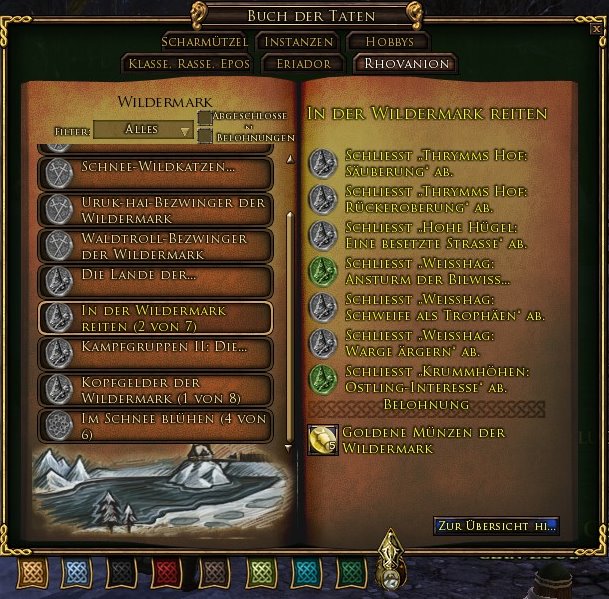609x599 pixels.
Task: Switch to Klasse, Rasse, Epos tab
Action: pos(189,64)
